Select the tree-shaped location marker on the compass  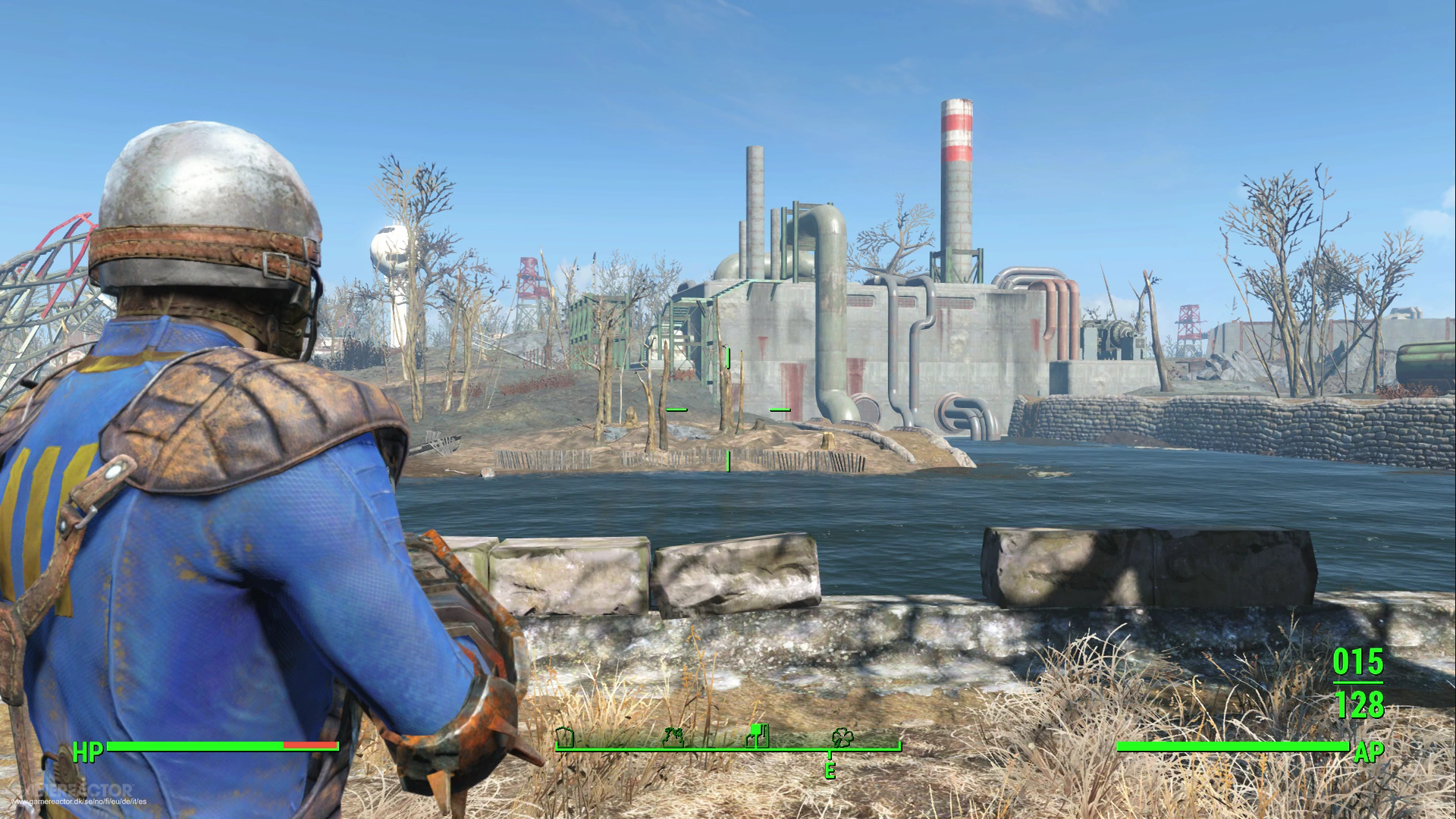[x=673, y=737]
